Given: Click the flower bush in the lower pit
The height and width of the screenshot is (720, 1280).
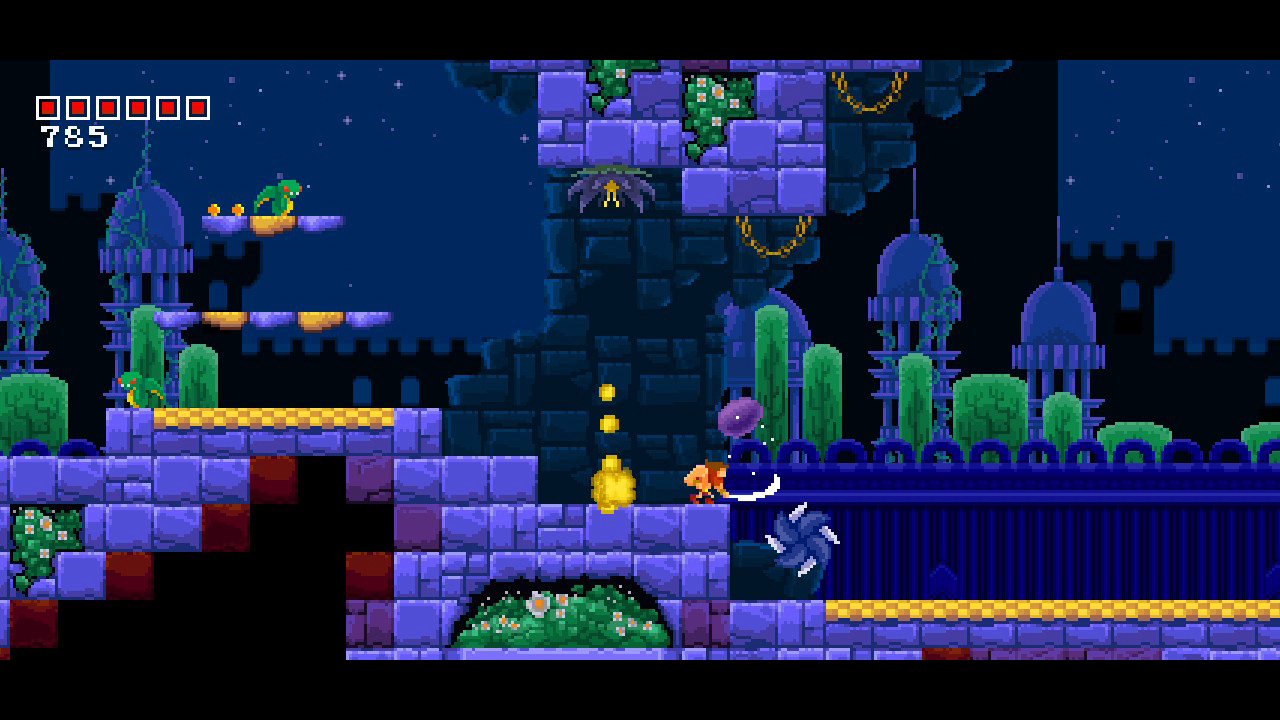Looking at the screenshot, I should click(x=560, y=615).
